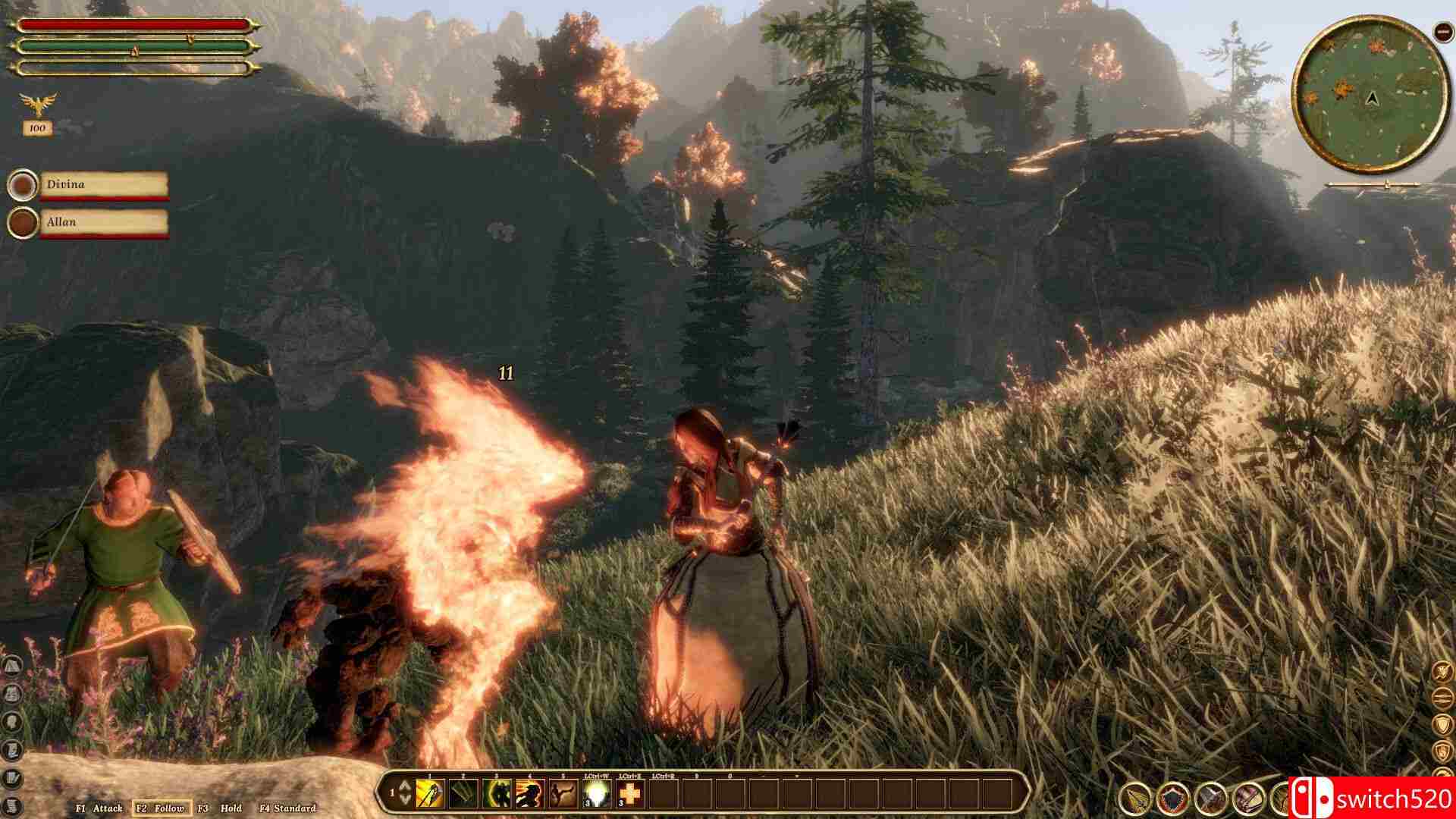Viewport: 1456px width, 819px height.
Task: Select the Standard companion stance
Action: point(287,808)
